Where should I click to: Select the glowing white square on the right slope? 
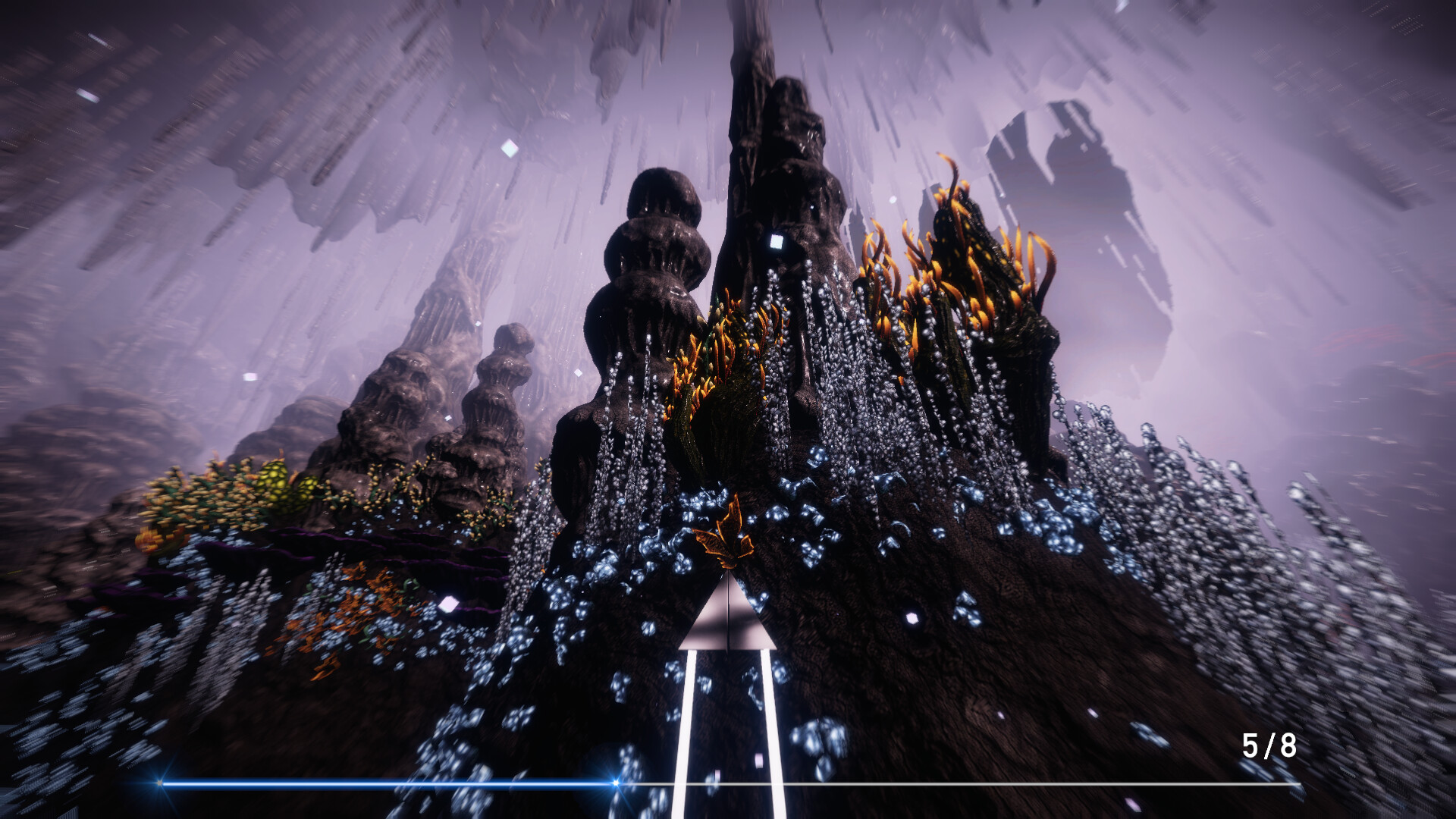(913, 617)
